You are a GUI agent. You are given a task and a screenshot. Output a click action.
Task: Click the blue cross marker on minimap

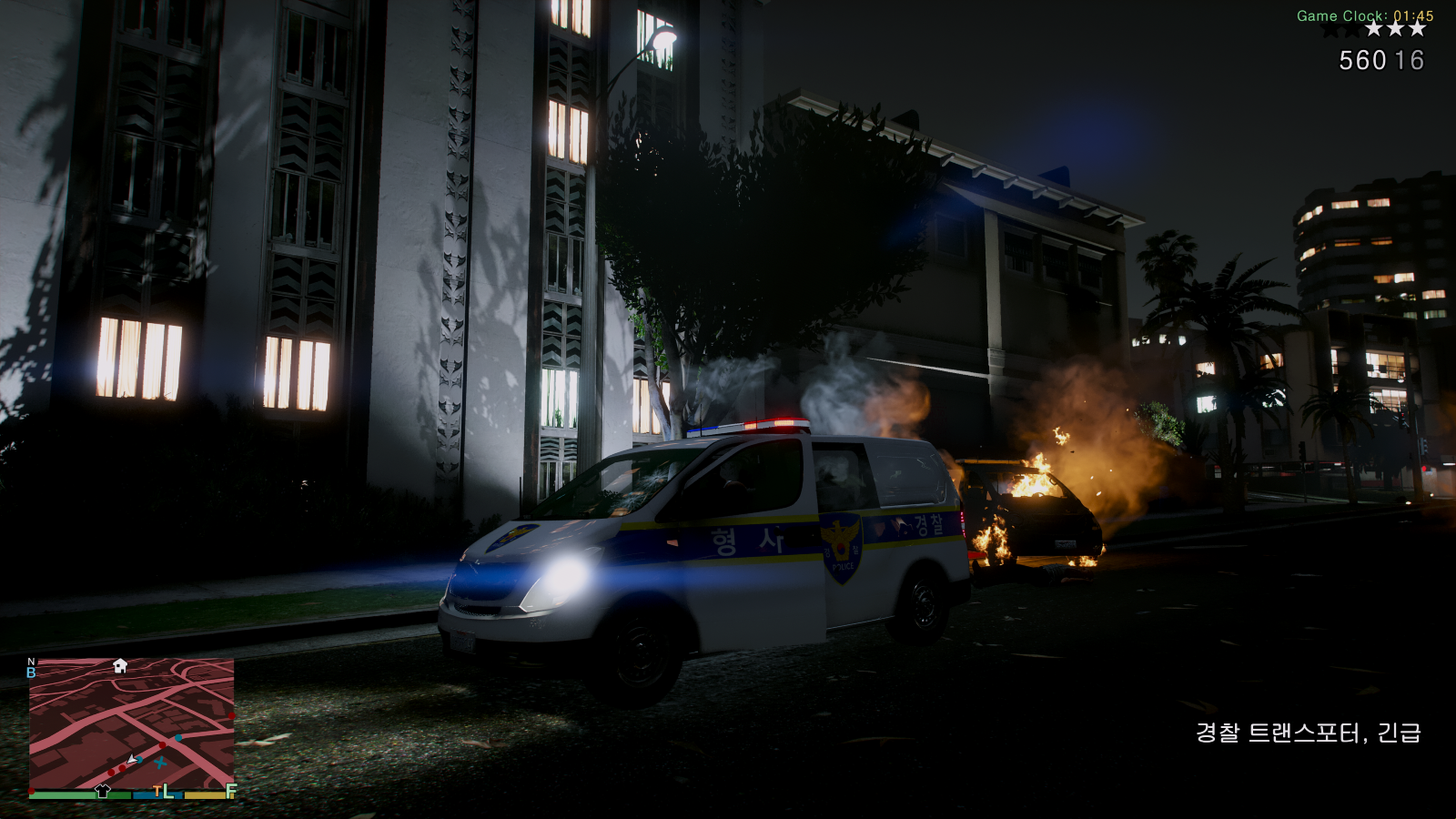(x=161, y=763)
